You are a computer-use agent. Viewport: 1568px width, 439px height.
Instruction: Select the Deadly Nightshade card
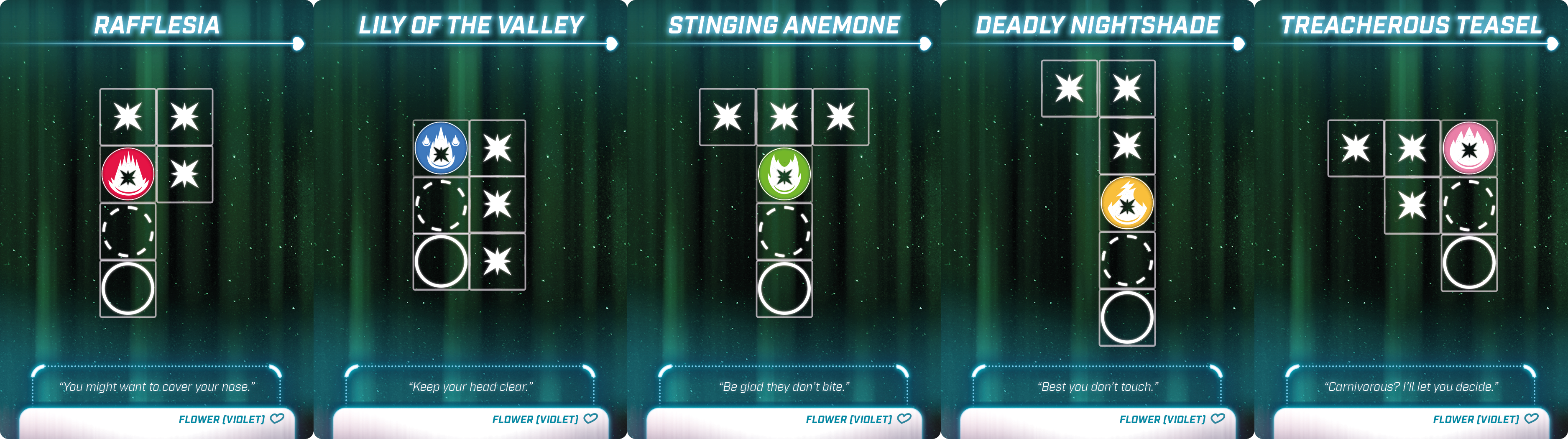tap(1098, 219)
